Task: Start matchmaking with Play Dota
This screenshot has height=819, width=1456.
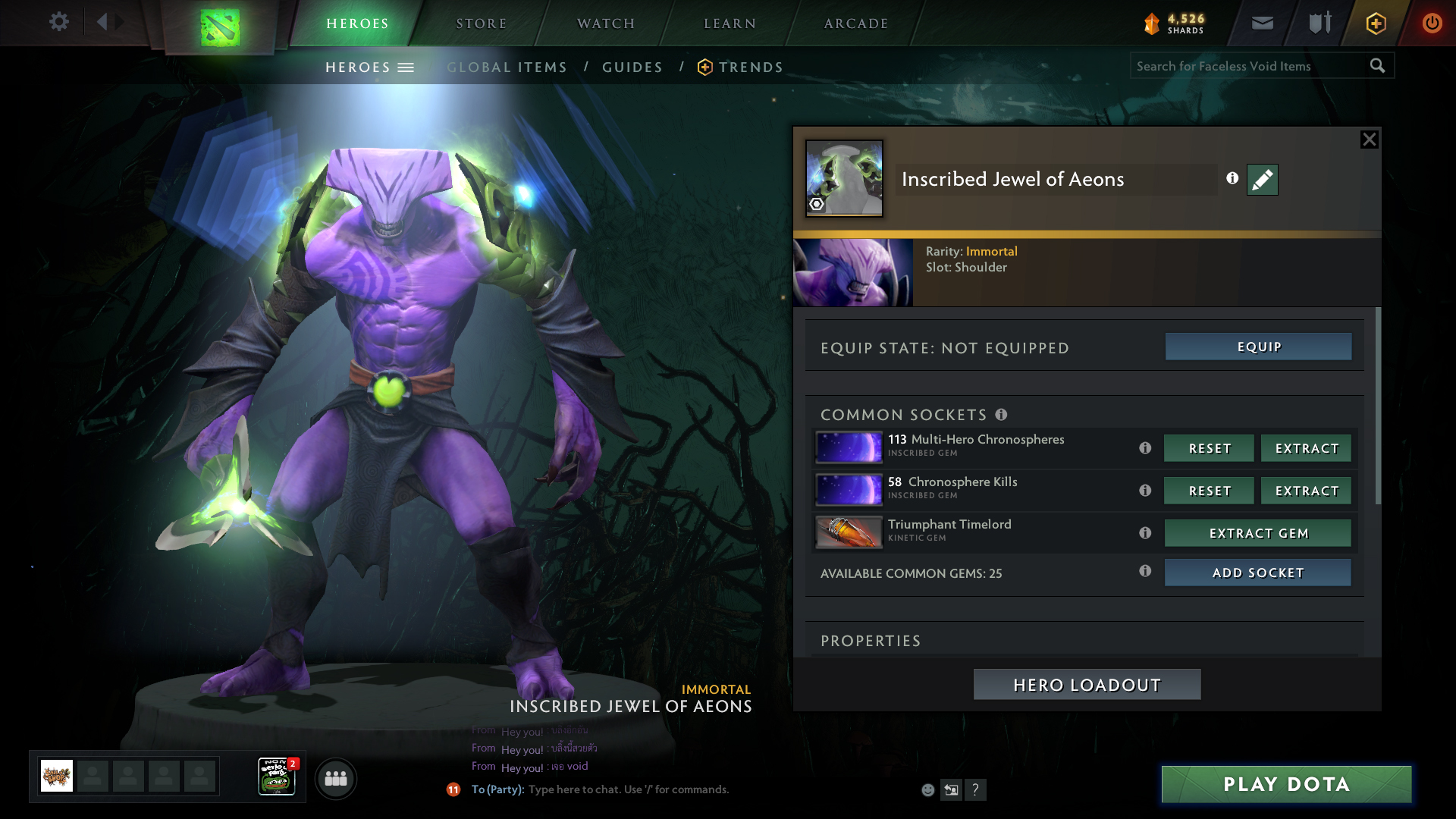Action: pyautogui.click(x=1286, y=784)
